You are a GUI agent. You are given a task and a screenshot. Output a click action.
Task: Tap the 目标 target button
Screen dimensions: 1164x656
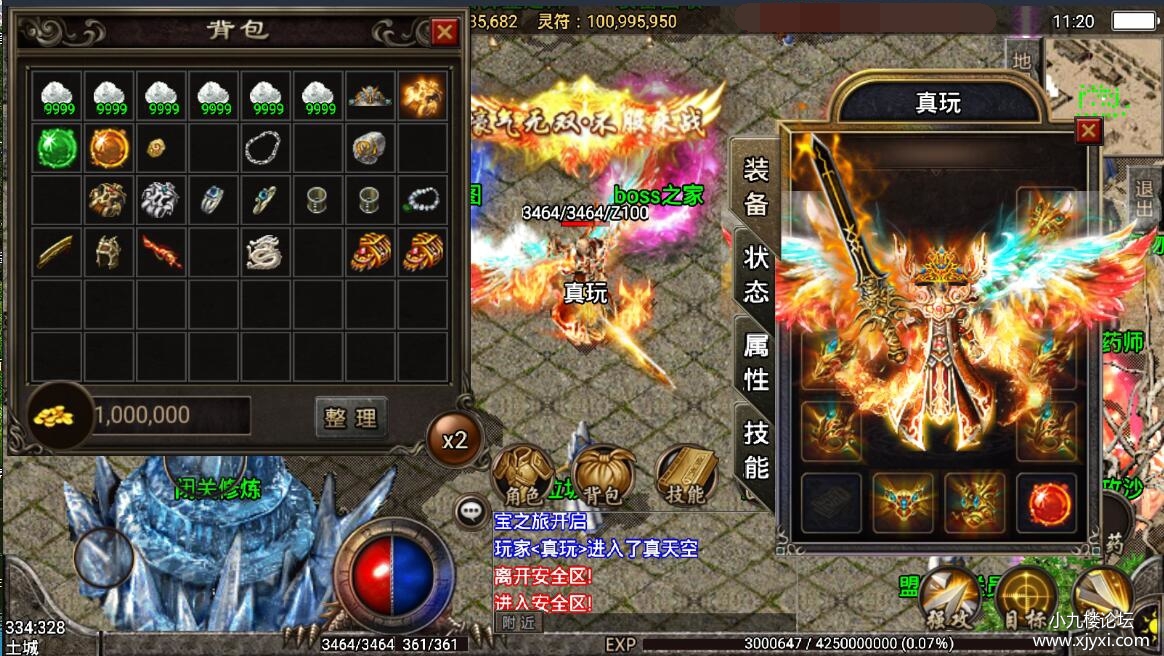tap(1024, 598)
